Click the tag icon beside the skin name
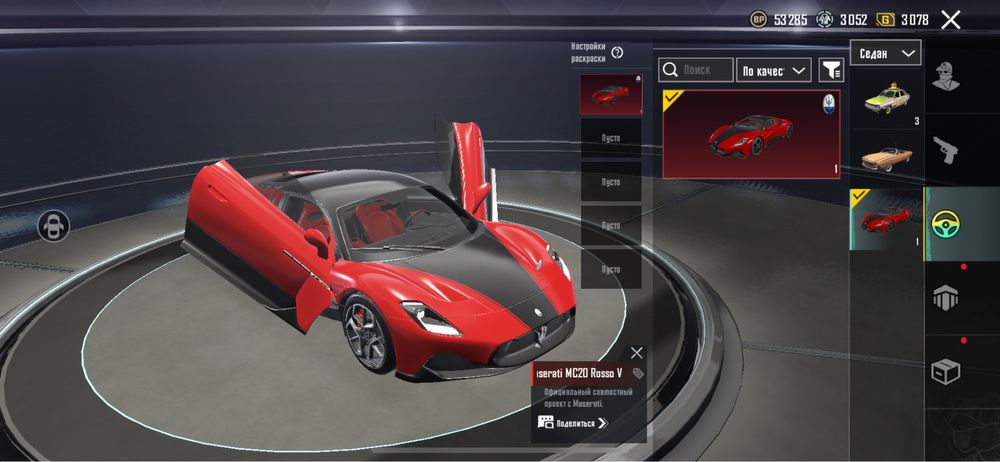 638,373
